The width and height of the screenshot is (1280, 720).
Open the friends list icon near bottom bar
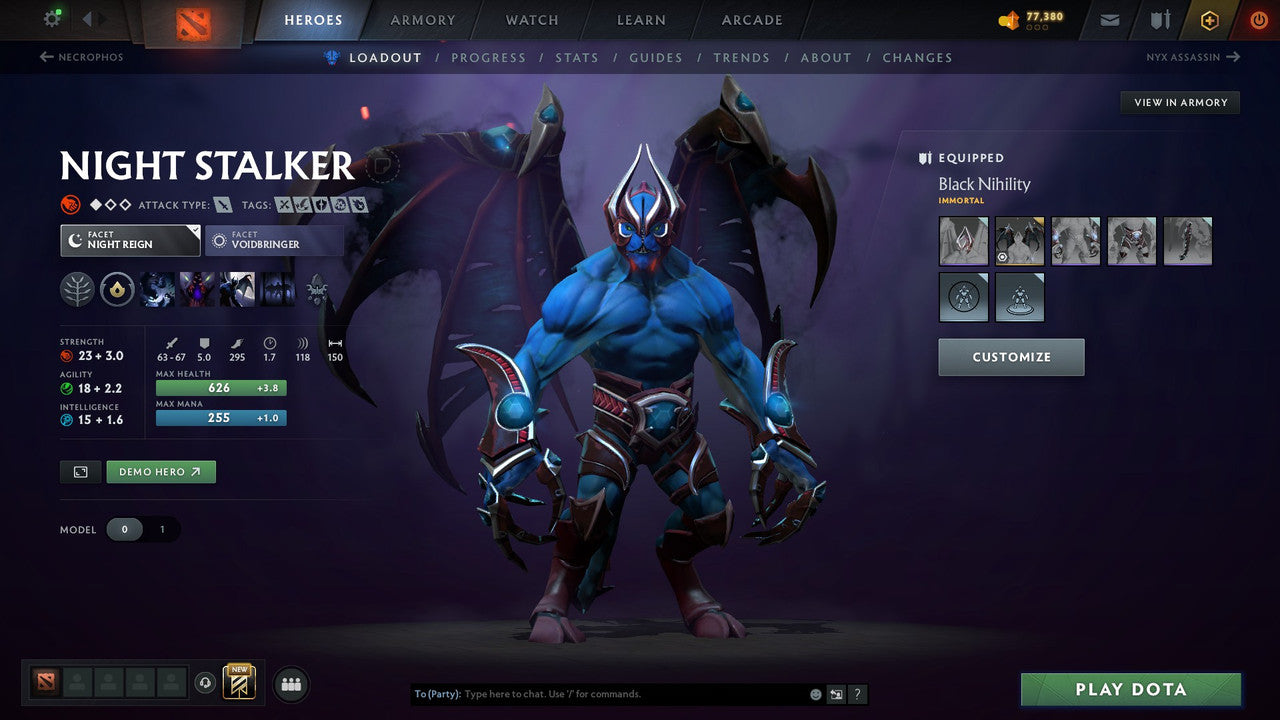point(289,684)
